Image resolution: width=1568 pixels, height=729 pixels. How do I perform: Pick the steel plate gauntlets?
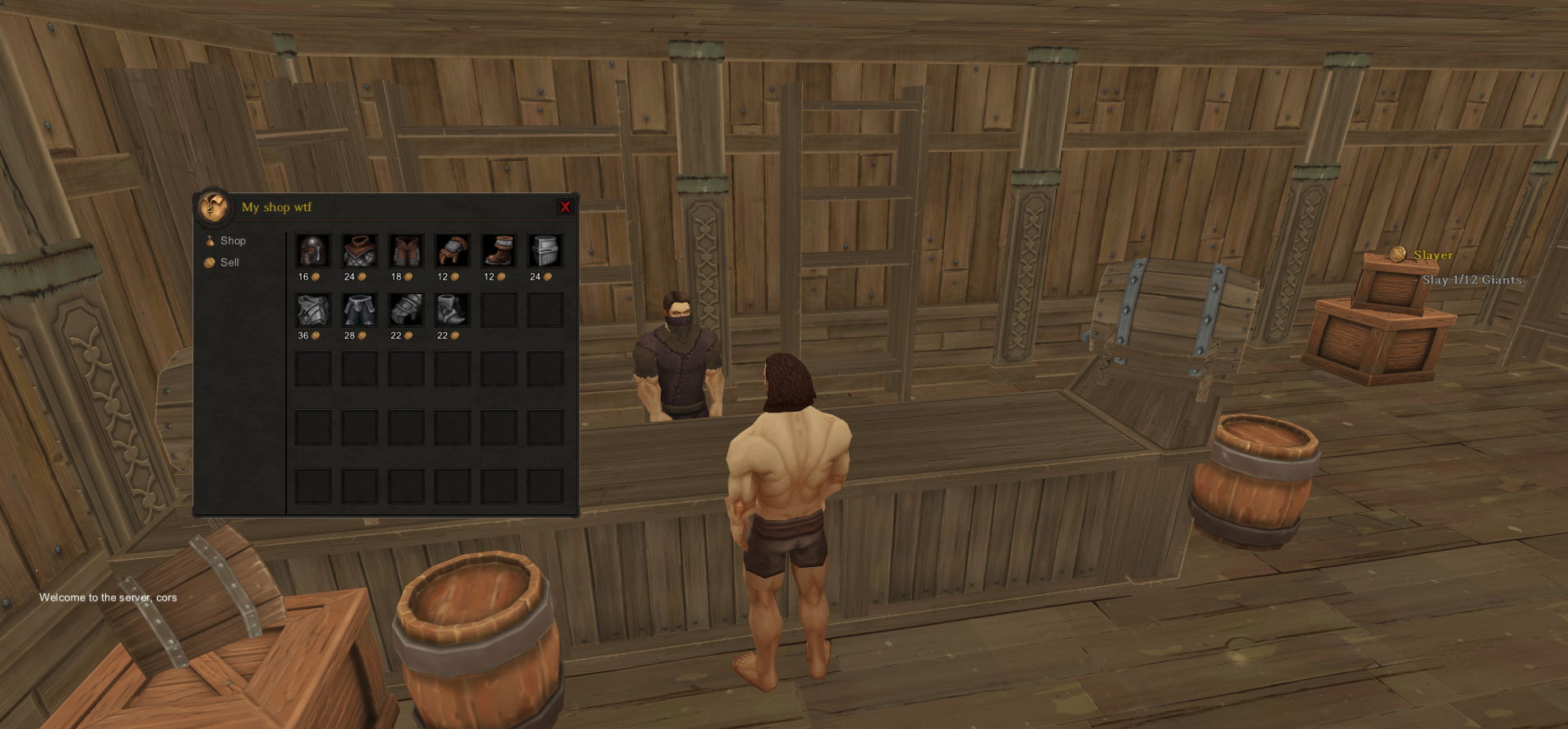point(406,310)
